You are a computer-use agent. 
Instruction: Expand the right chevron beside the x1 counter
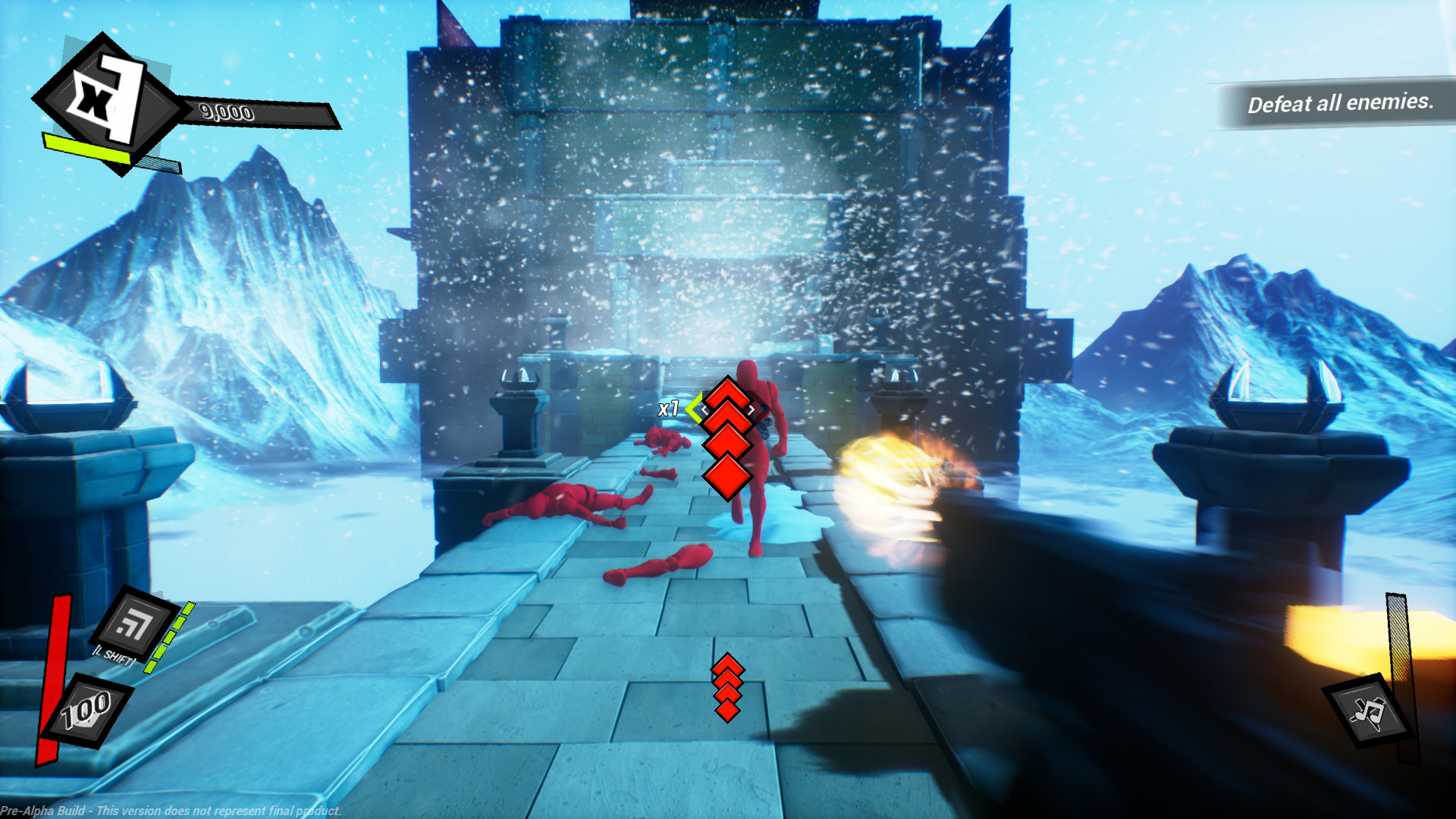[752, 409]
